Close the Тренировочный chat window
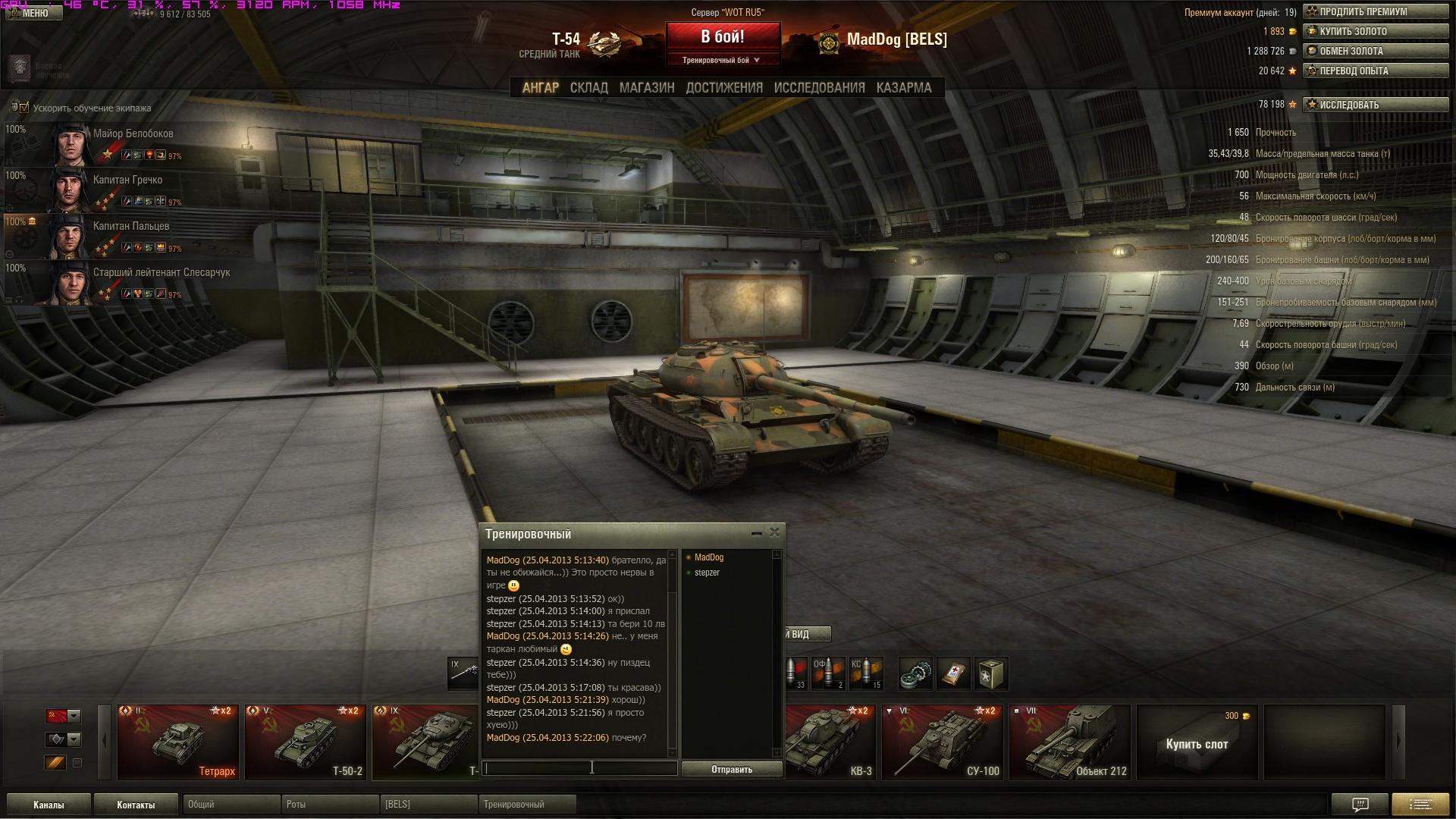Screen dimensions: 1456x819 [x=774, y=533]
